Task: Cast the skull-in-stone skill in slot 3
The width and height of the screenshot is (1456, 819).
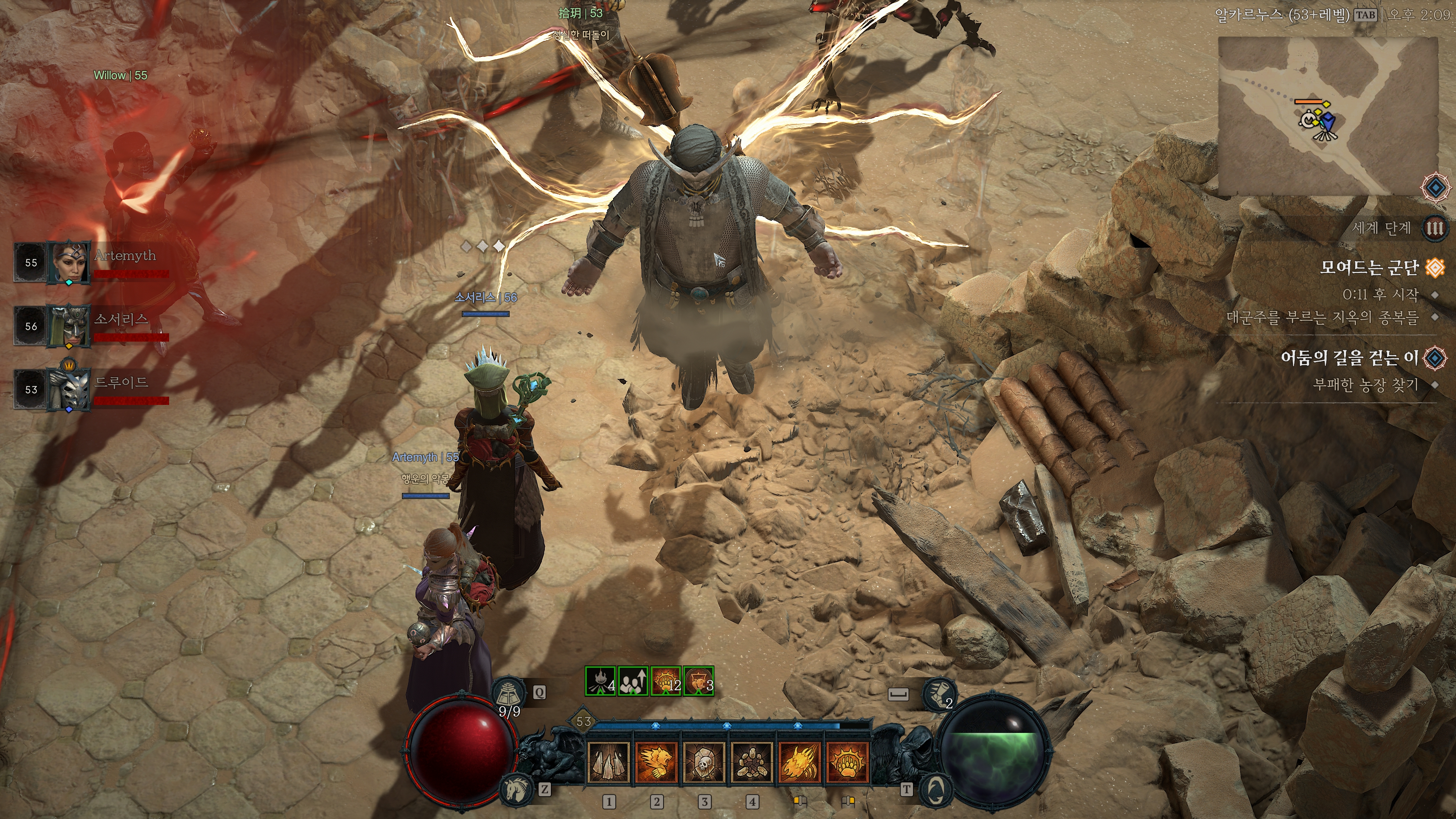Action: point(704,762)
